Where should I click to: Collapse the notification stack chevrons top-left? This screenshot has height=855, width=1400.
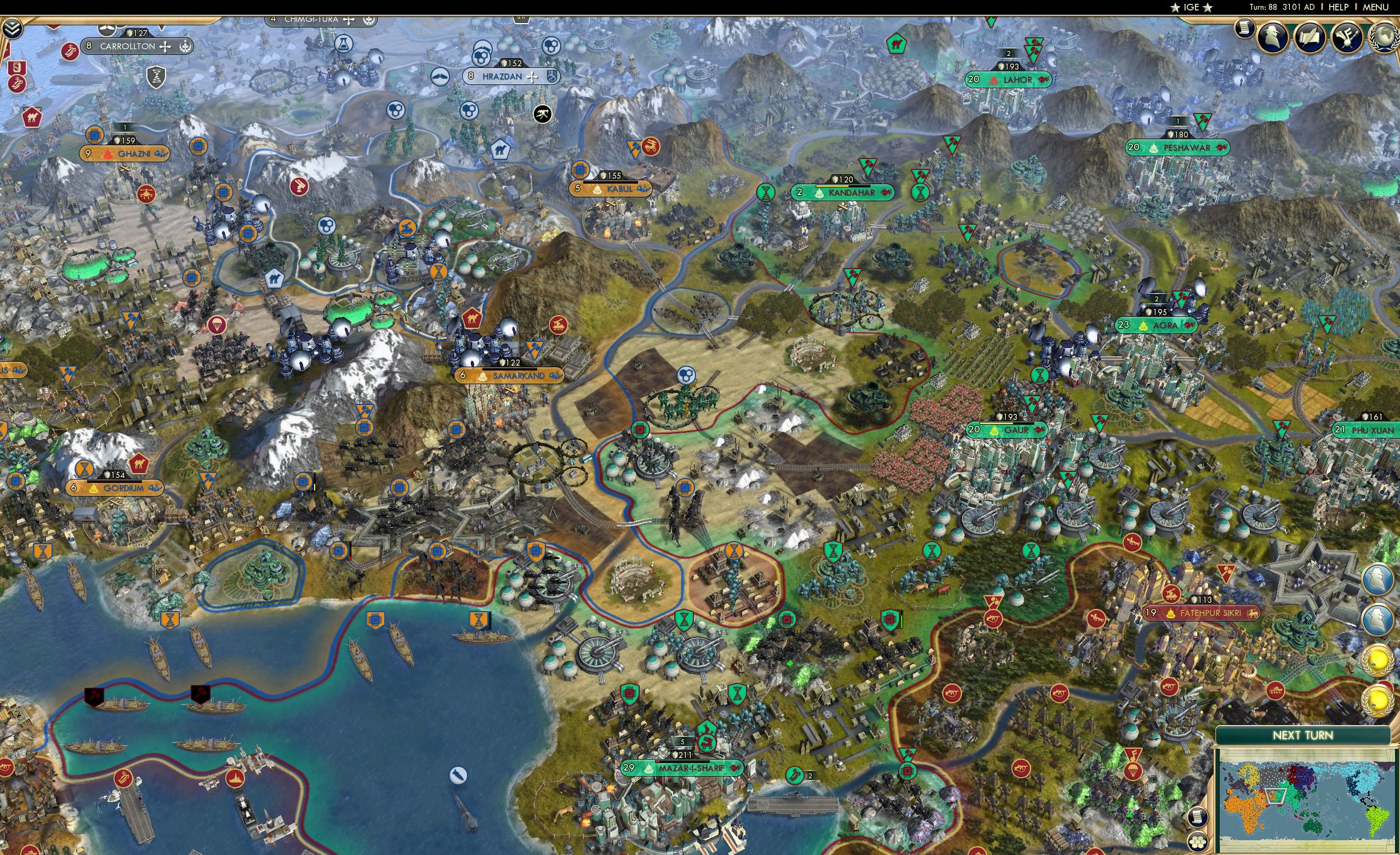click(13, 29)
